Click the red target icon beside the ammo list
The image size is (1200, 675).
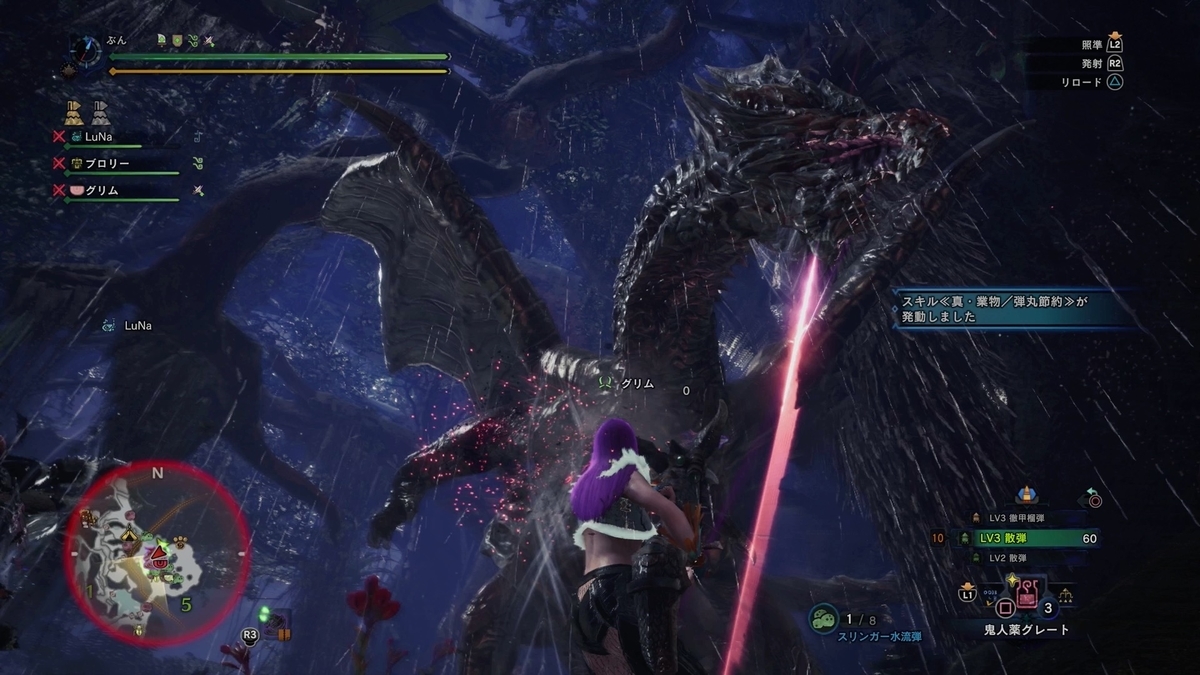pos(1094,498)
